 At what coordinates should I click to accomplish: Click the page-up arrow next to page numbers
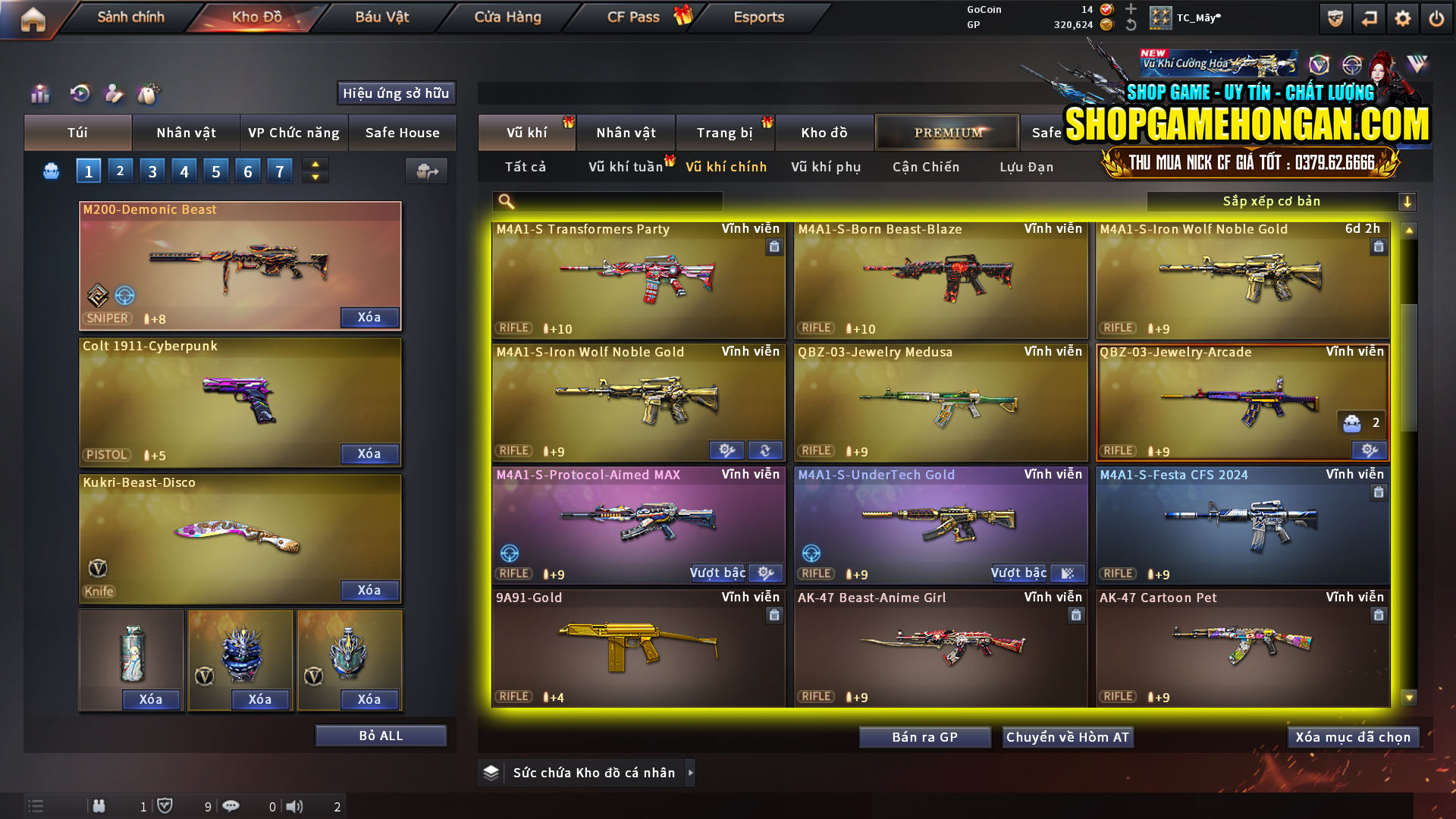[314, 164]
